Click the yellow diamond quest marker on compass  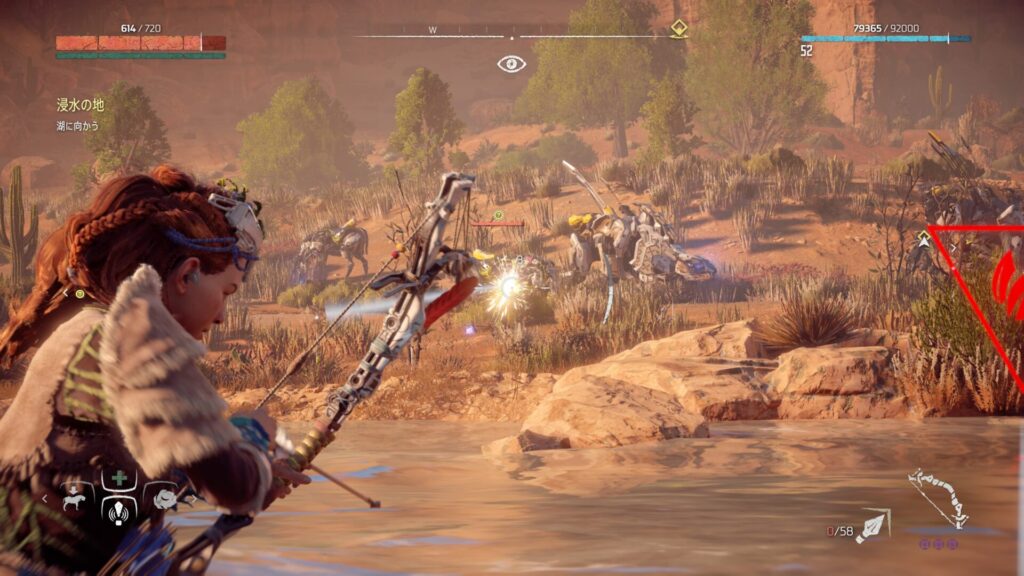[679, 29]
